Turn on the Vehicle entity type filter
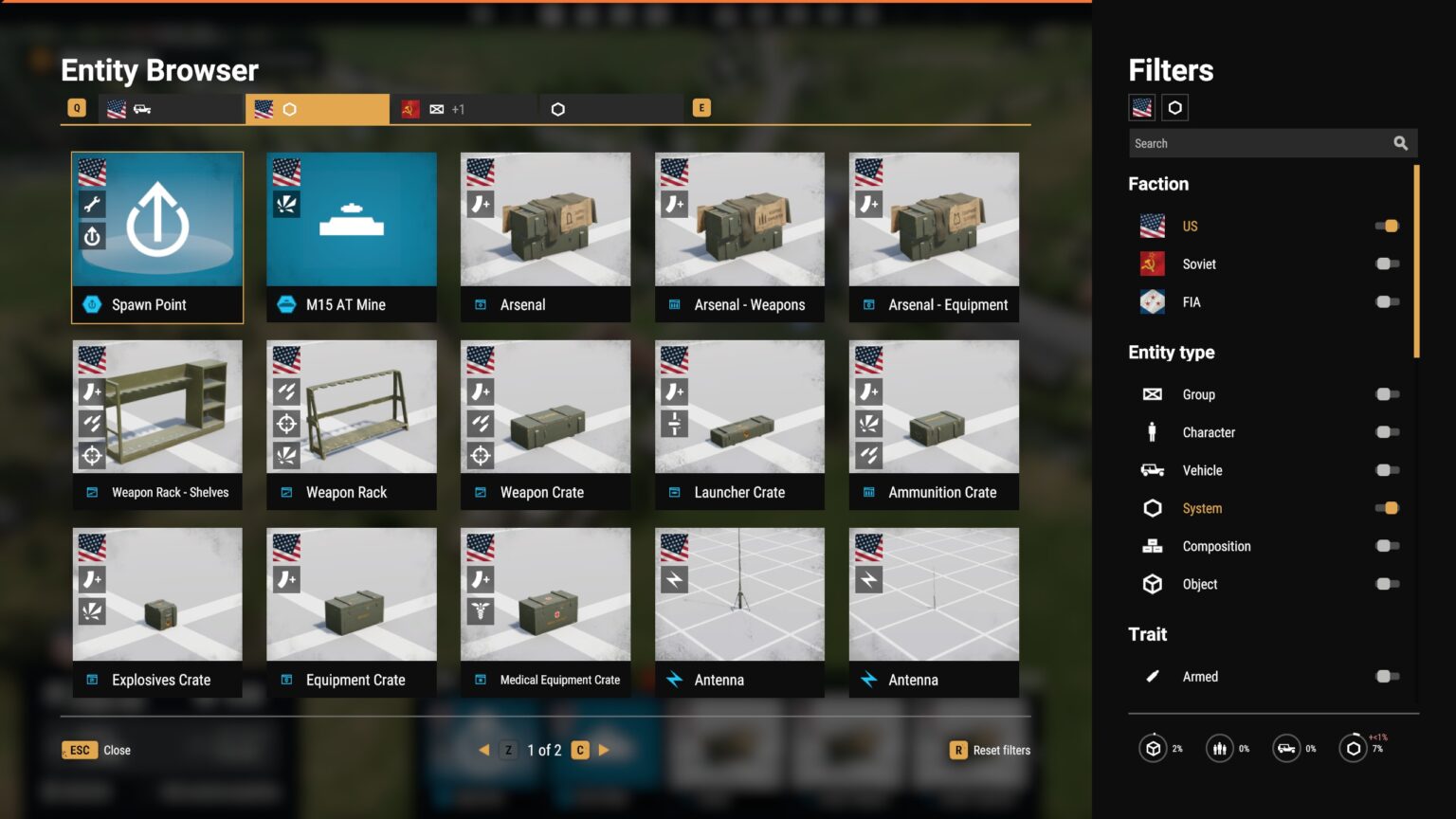 1387,470
